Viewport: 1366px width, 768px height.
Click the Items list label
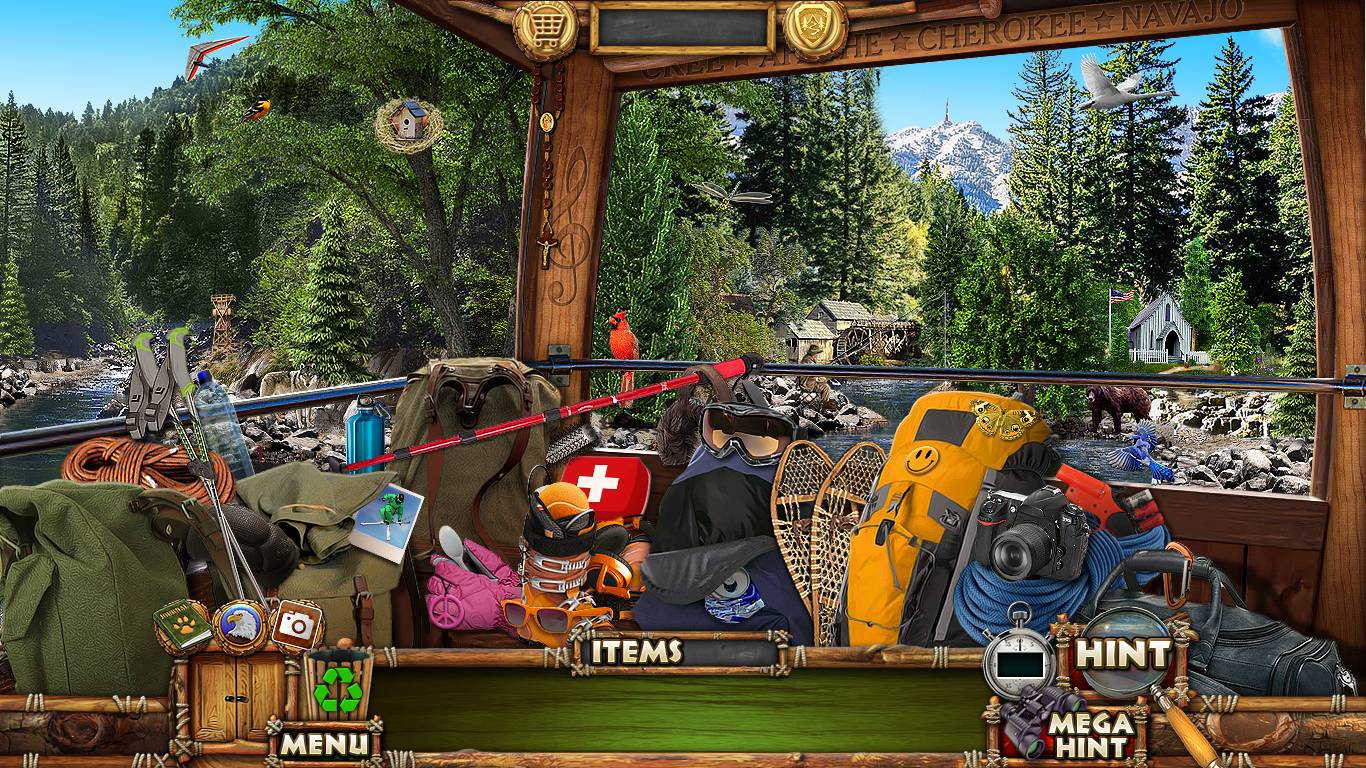(636, 652)
